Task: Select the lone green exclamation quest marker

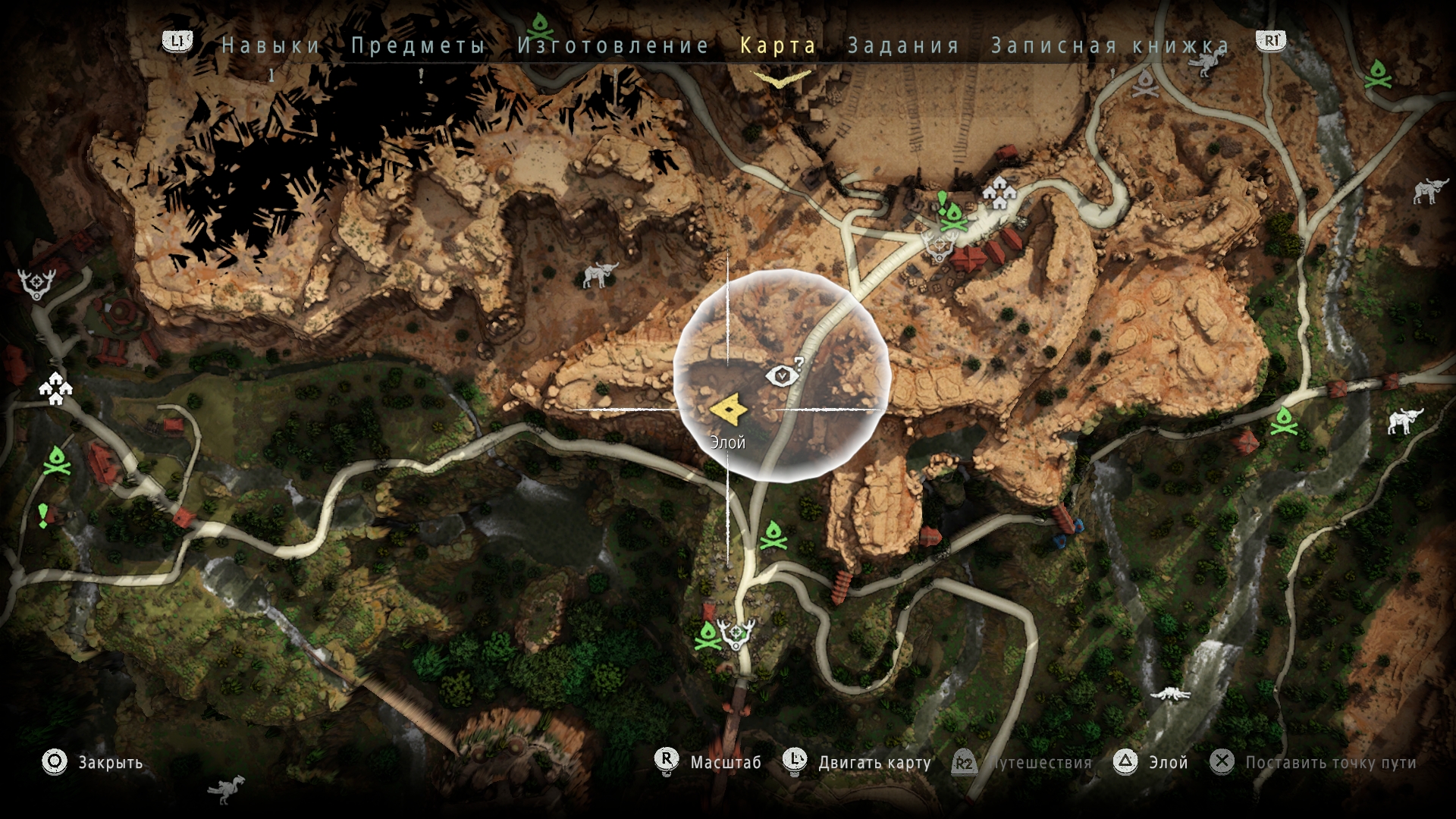Action: pos(43,516)
